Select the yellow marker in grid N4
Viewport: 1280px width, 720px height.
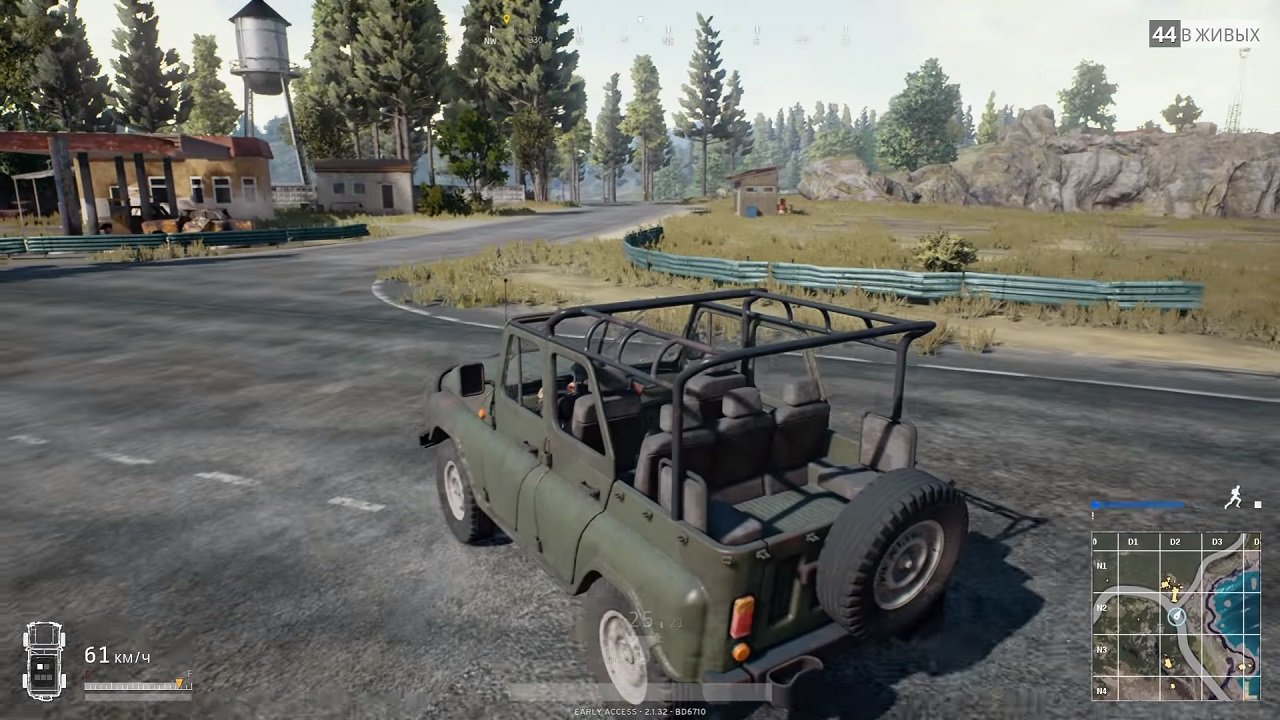1172,687
